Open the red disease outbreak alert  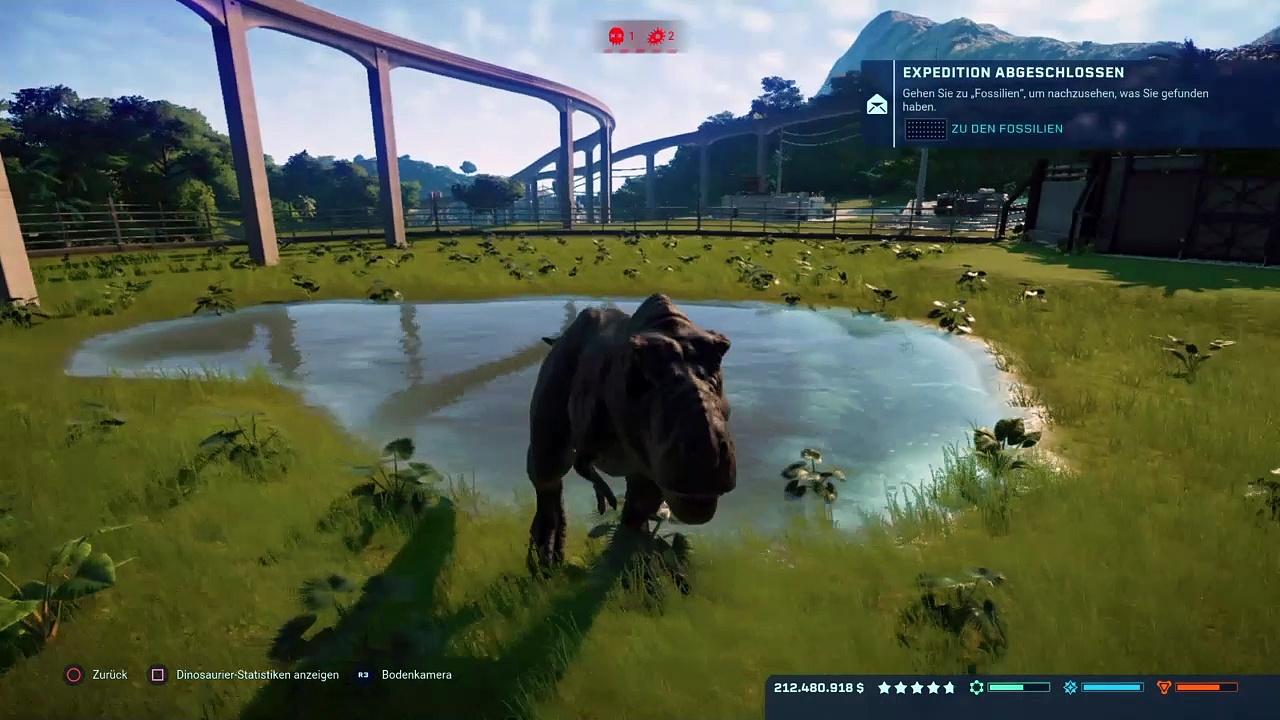pyautogui.click(x=656, y=37)
